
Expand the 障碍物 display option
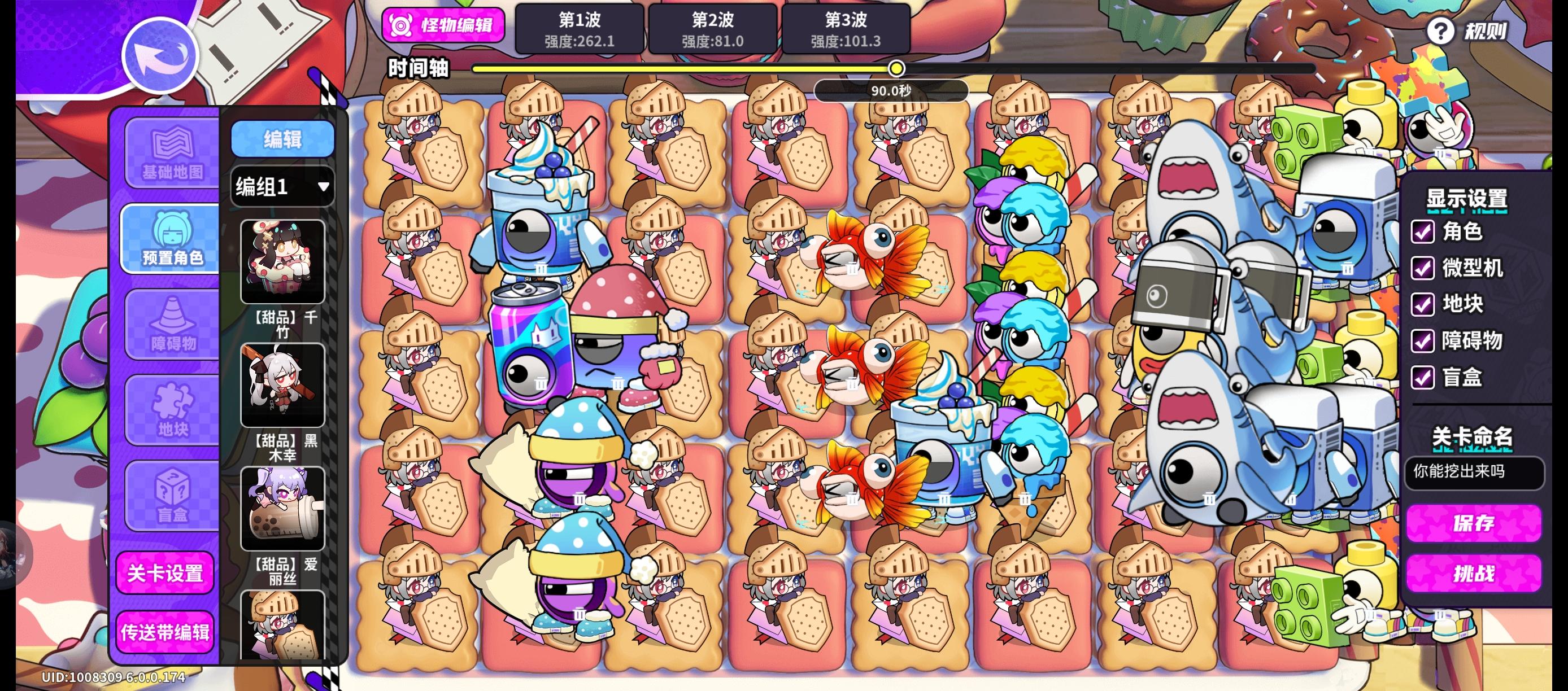pyautogui.click(x=1423, y=342)
